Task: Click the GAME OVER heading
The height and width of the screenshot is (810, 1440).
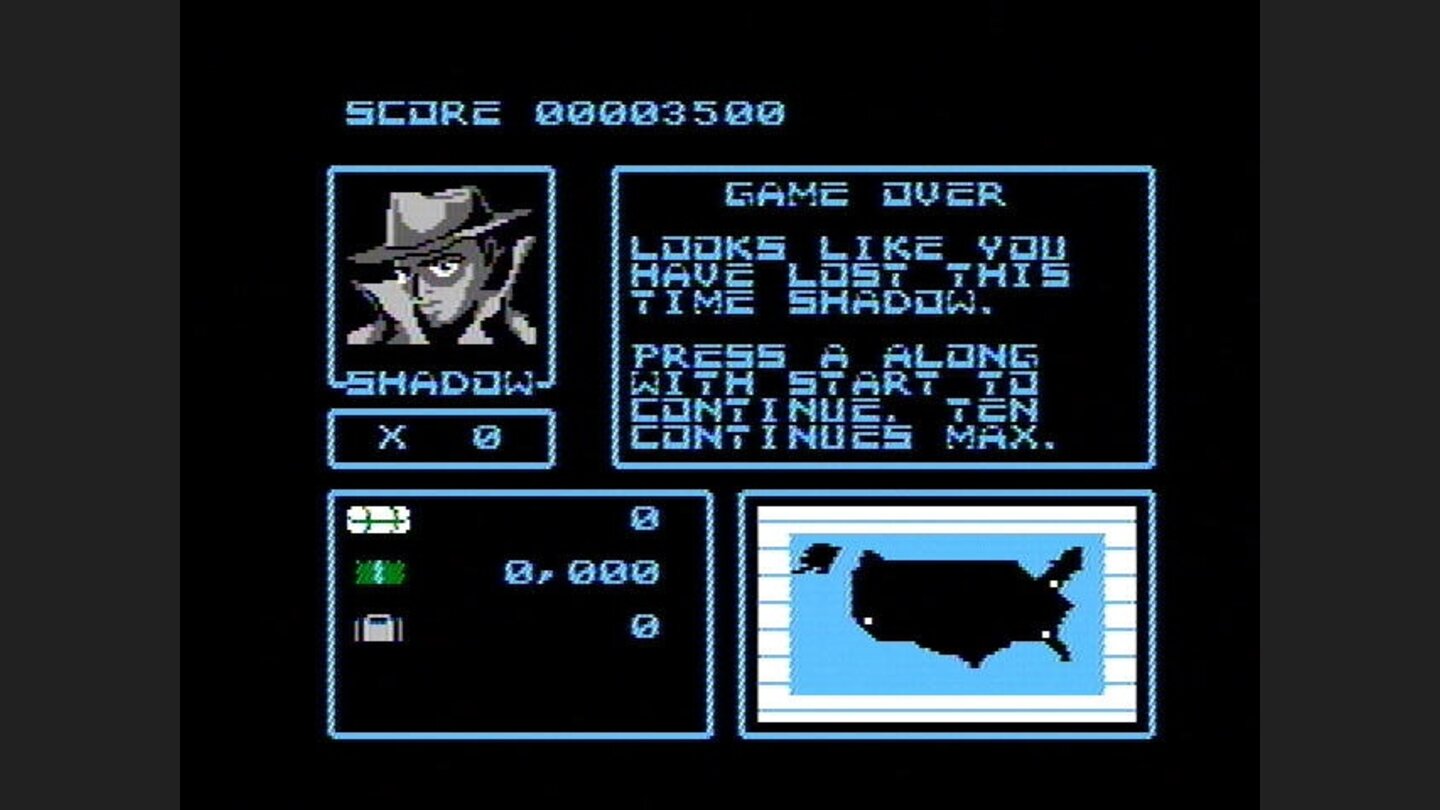Action: pyautogui.click(x=866, y=194)
